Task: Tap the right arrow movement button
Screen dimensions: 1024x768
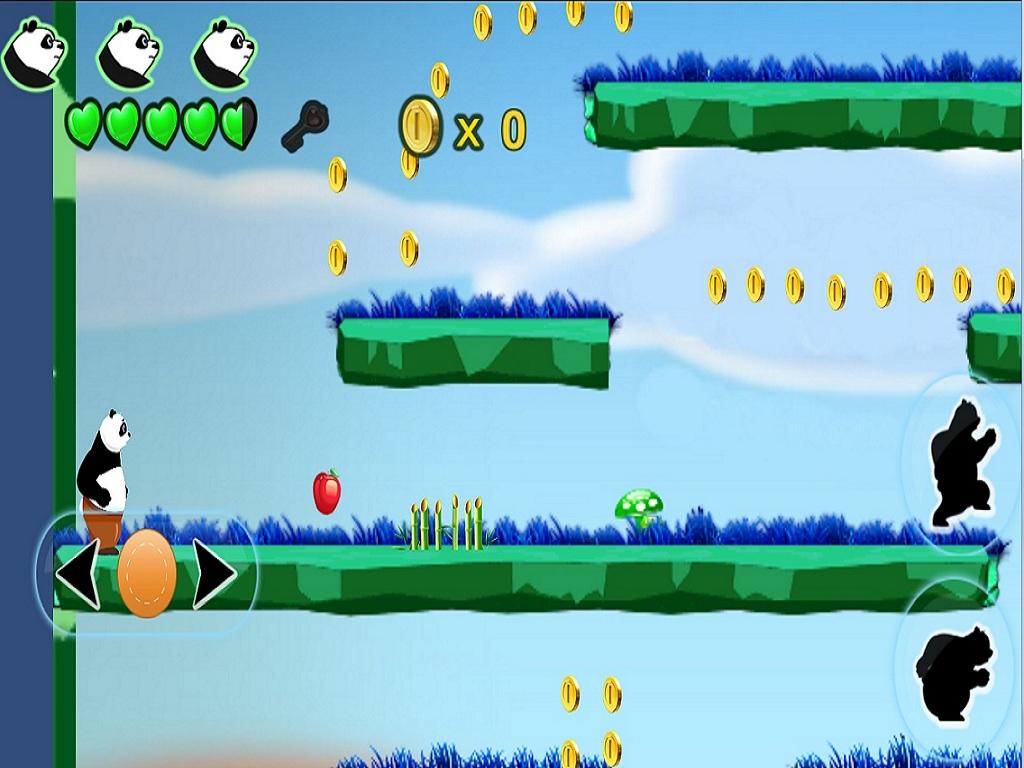Action: point(213,574)
